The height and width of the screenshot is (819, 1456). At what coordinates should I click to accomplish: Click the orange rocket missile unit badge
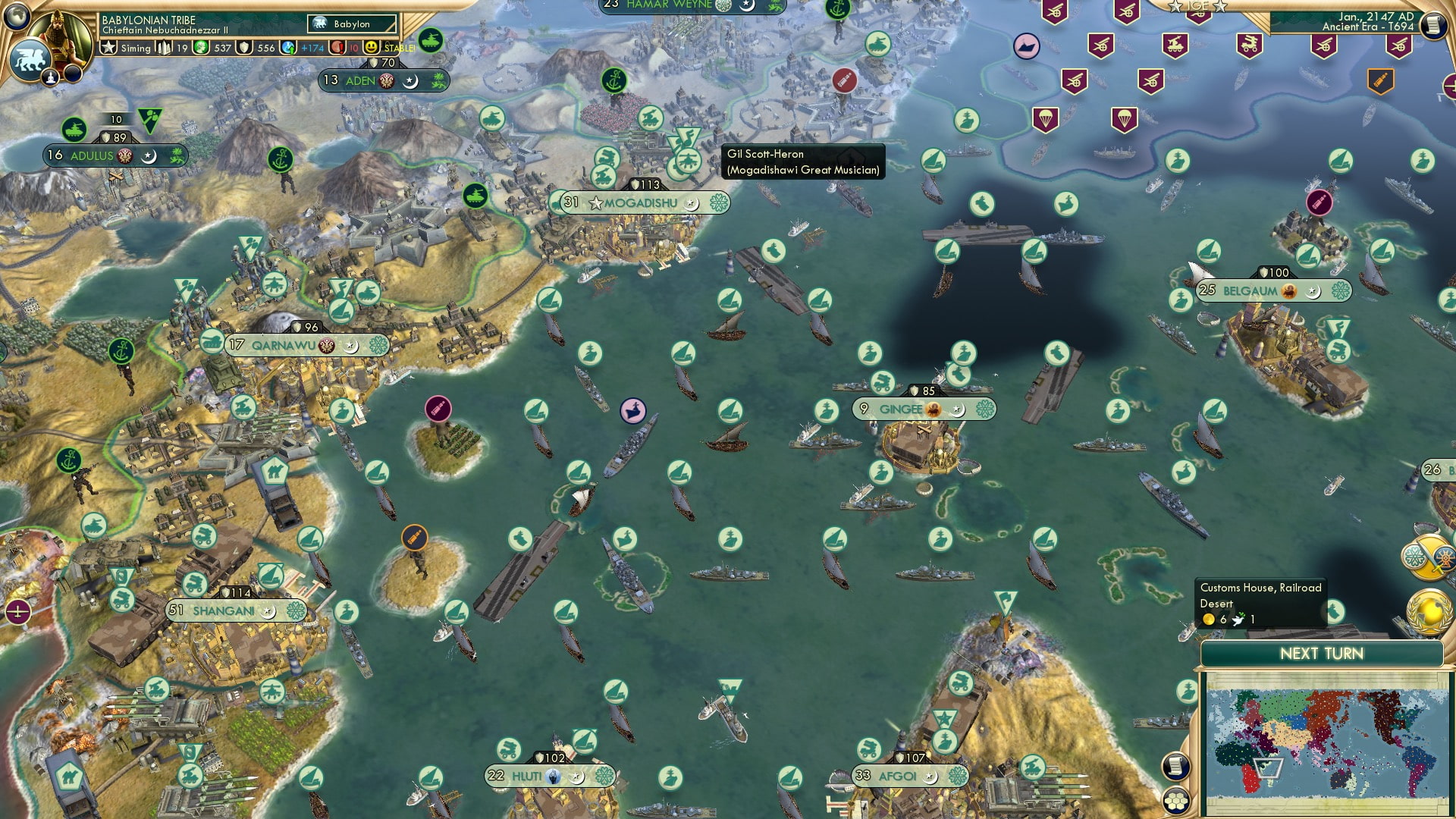[x=415, y=537]
